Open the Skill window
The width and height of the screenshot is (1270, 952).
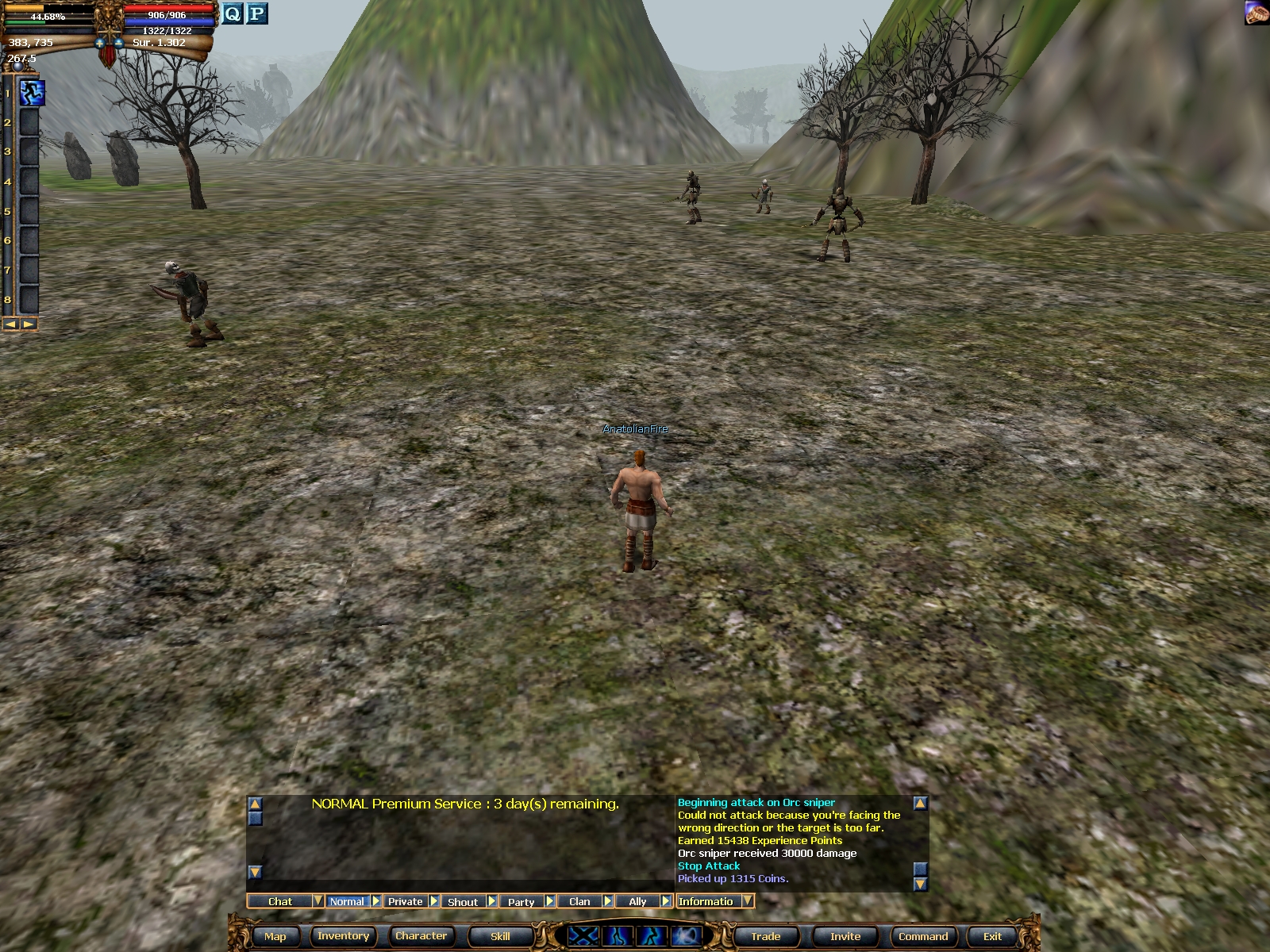(500, 936)
